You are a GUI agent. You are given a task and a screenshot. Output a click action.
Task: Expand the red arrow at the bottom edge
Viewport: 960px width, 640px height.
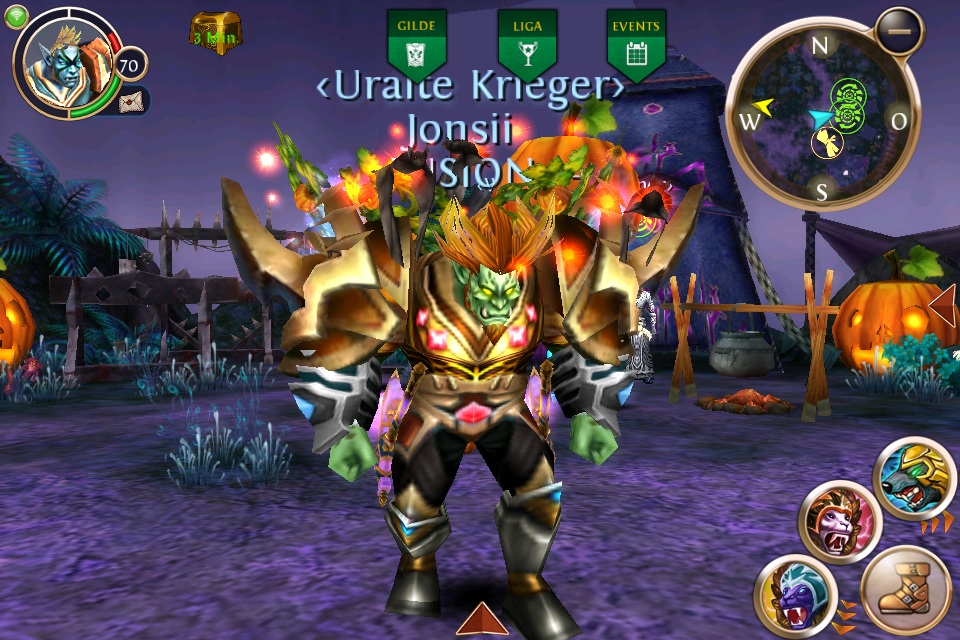[x=481, y=620]
